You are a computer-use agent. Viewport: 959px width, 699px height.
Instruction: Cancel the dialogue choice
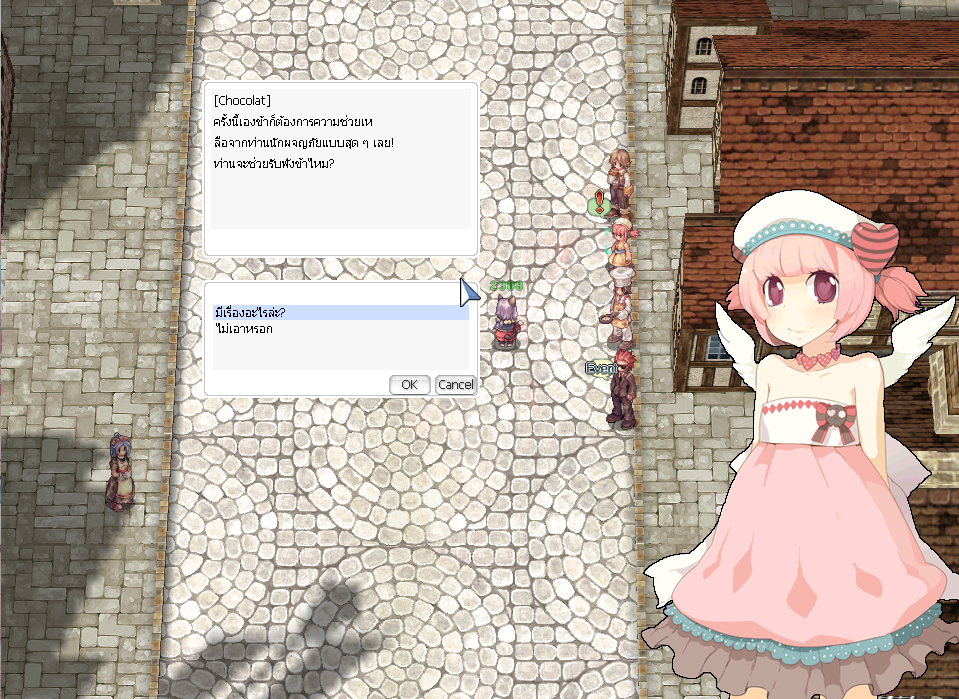pos(455,385)
